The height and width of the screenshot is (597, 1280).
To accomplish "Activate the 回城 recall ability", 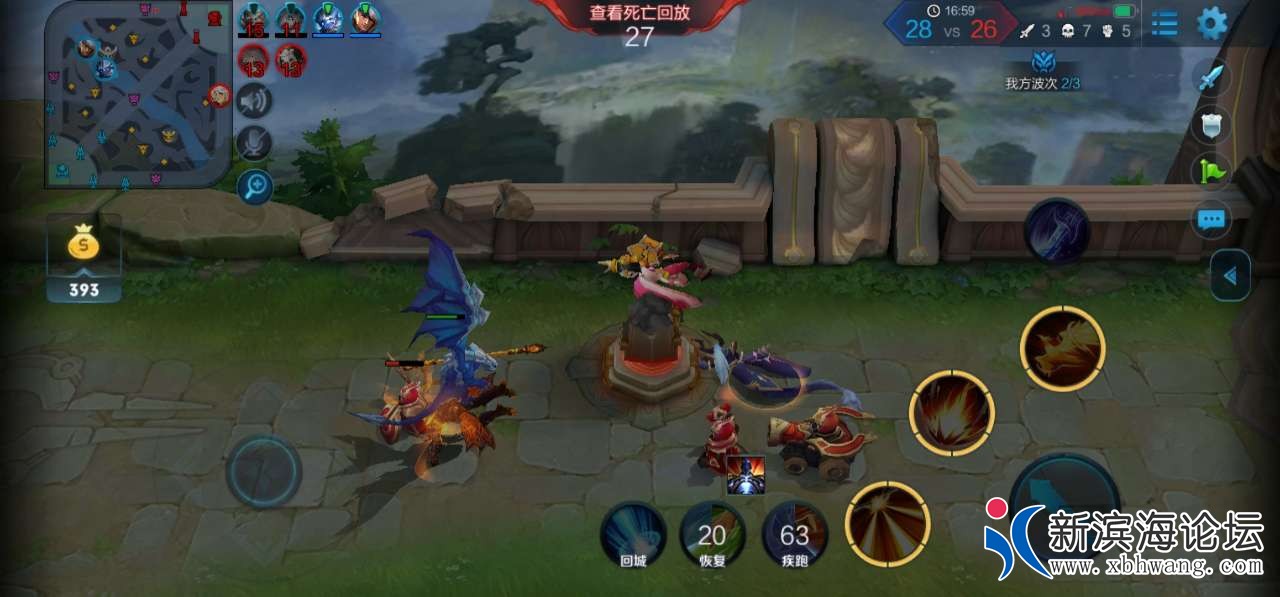I will (633, 535).
